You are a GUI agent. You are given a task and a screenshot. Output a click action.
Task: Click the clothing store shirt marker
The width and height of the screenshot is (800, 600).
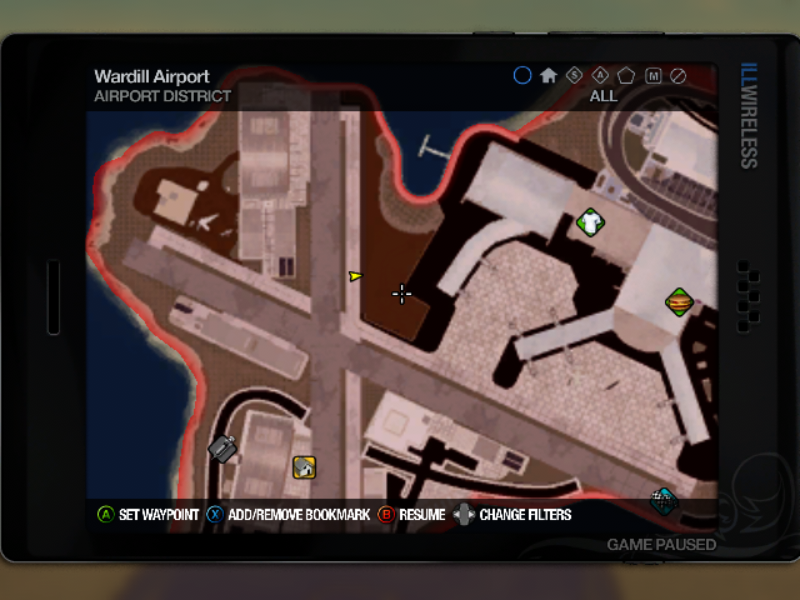590,222
